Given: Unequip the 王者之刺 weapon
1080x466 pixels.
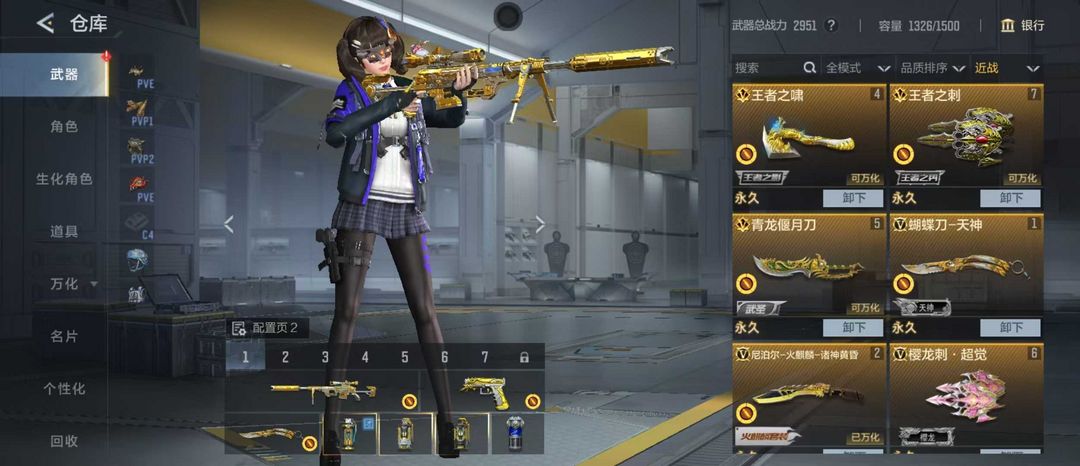Looking at the screenshot, I should tap(1010, 198).
